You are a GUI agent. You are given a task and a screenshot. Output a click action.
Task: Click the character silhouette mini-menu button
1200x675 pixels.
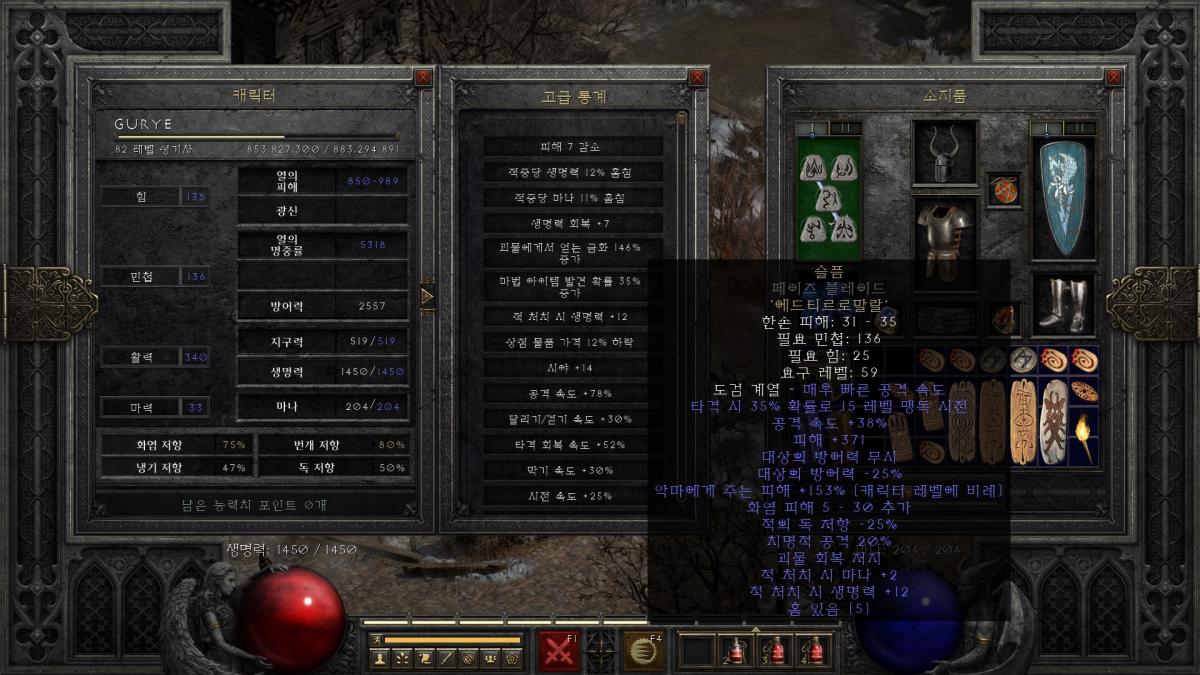(x=379, y=658)
